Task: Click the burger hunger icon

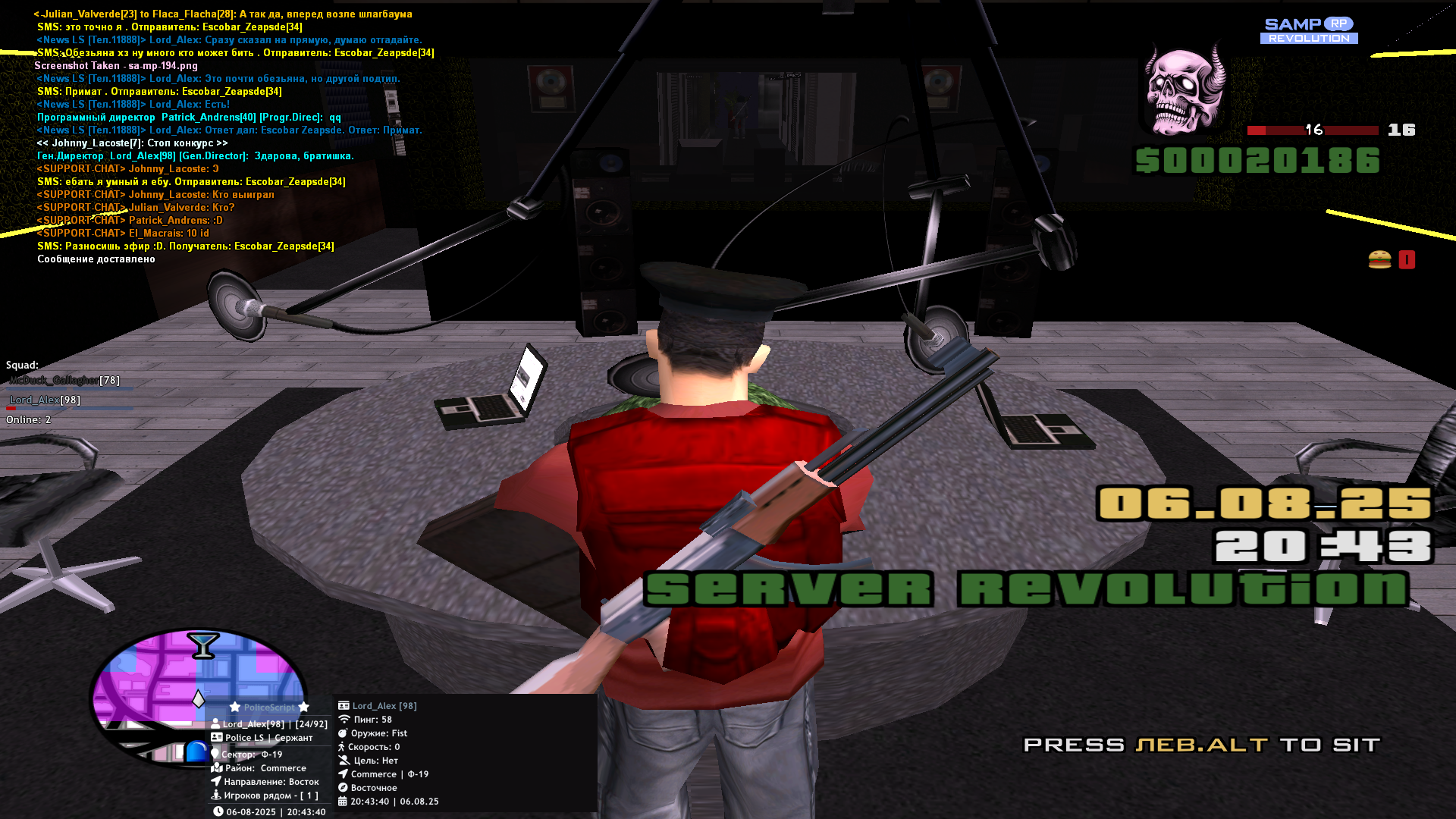Action: (x=1379, y=260)
